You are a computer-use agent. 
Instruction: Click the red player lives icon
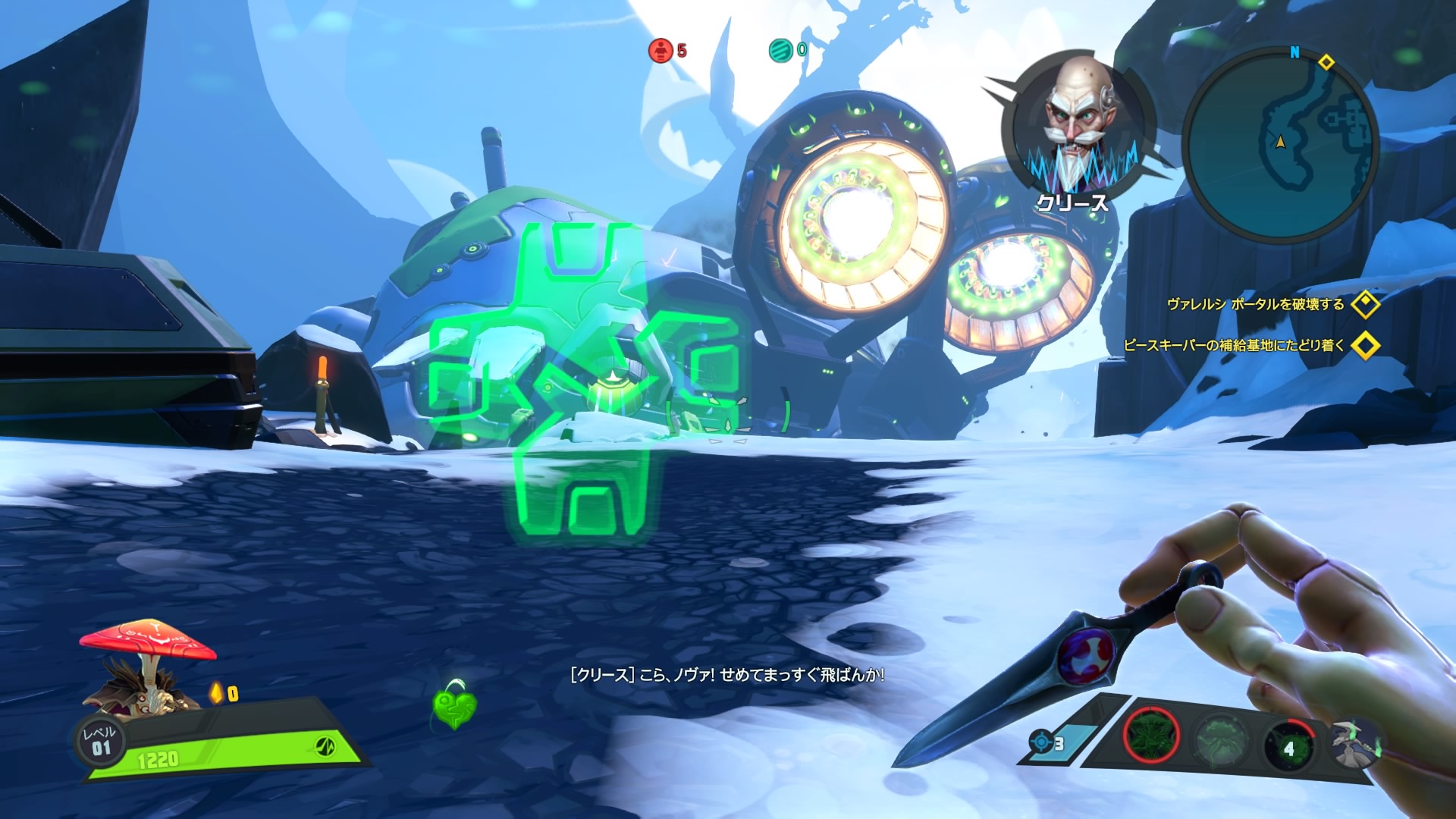click(x=661, y=51)
